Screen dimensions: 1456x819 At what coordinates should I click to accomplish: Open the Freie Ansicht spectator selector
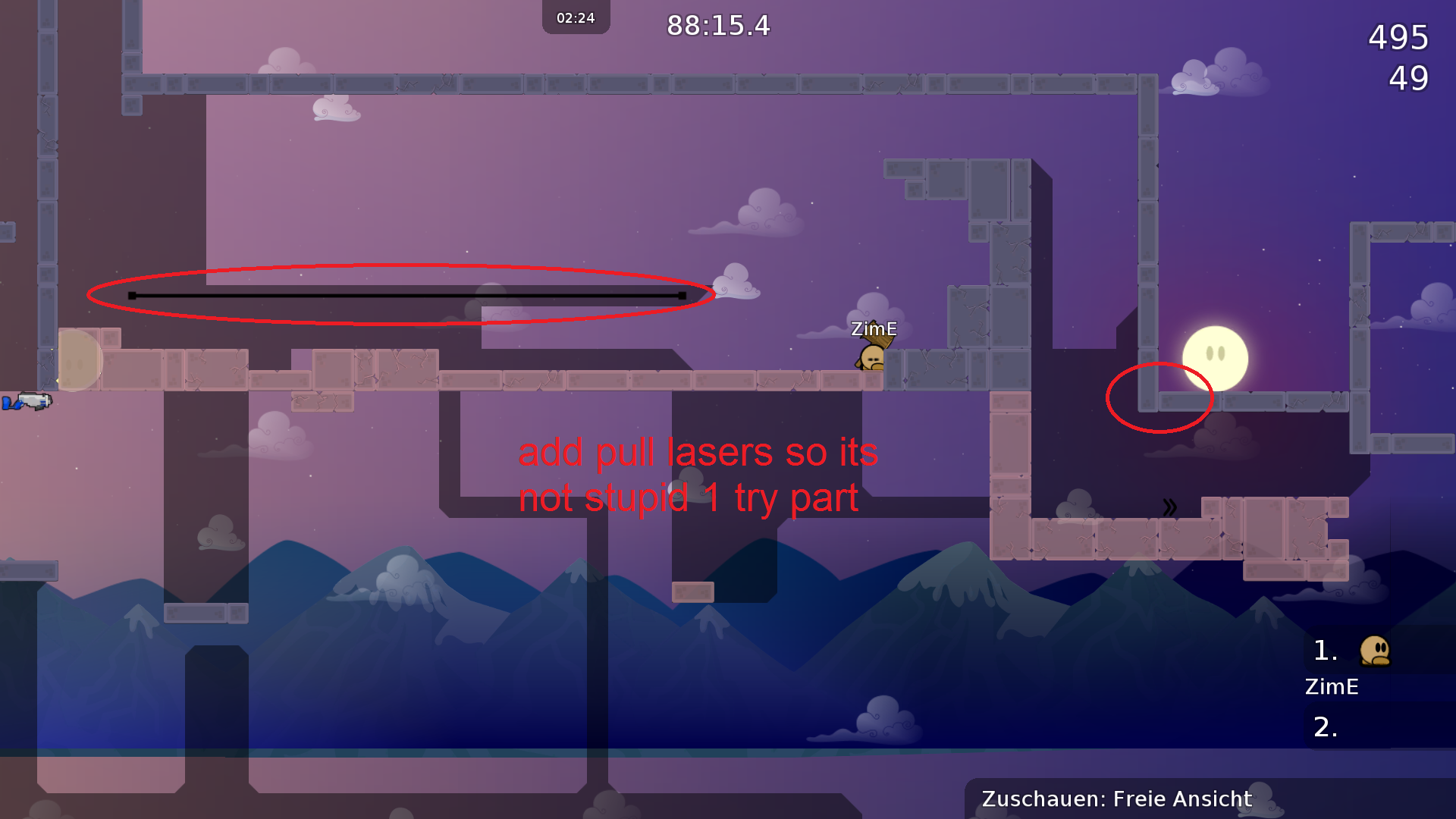click(x=1181, y=799)
